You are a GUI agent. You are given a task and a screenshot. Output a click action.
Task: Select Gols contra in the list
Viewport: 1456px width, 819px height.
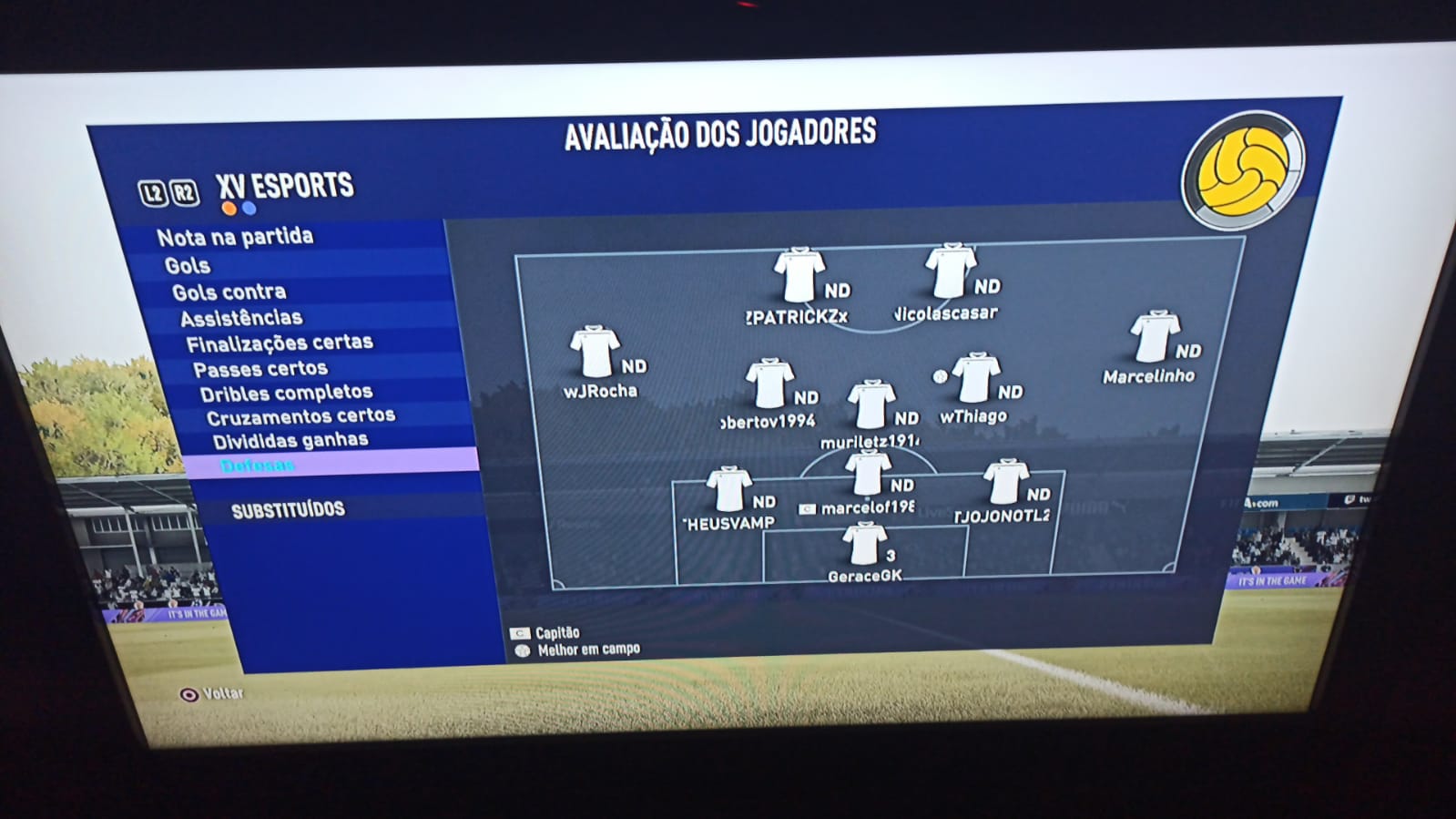[229, 292]
